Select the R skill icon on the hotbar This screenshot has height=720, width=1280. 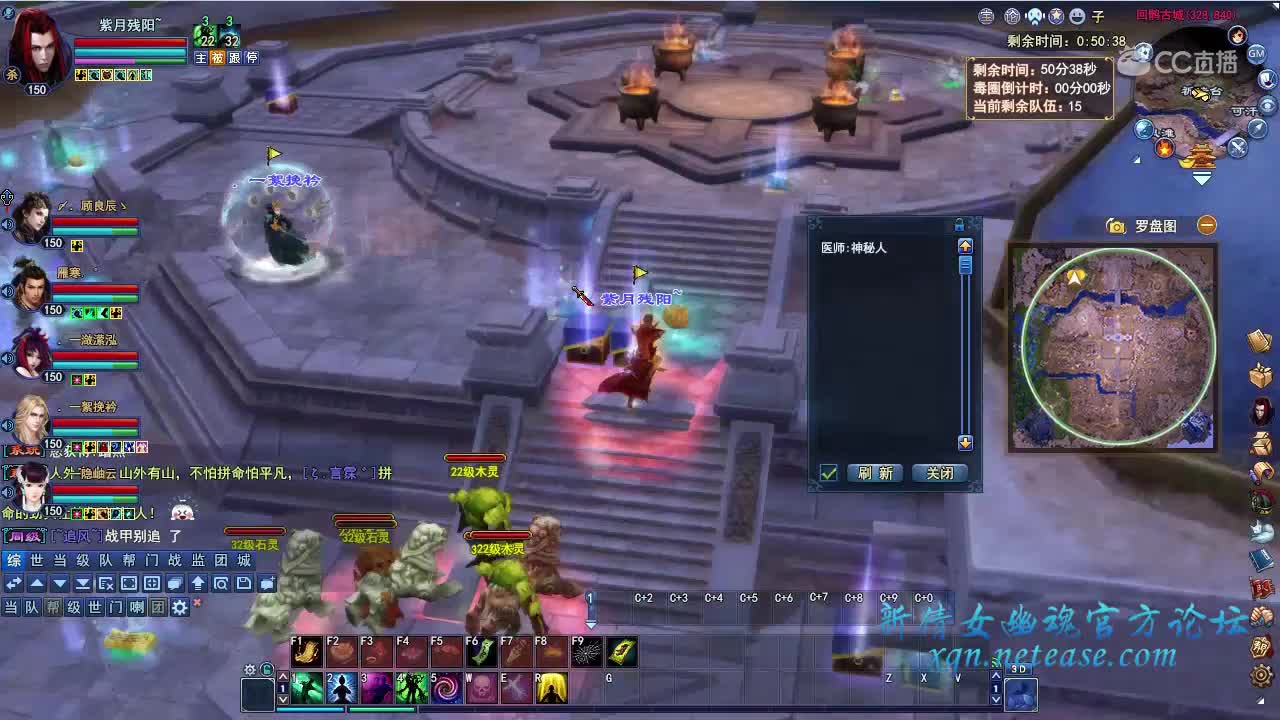pyautogui.click(x=551, y=685)
